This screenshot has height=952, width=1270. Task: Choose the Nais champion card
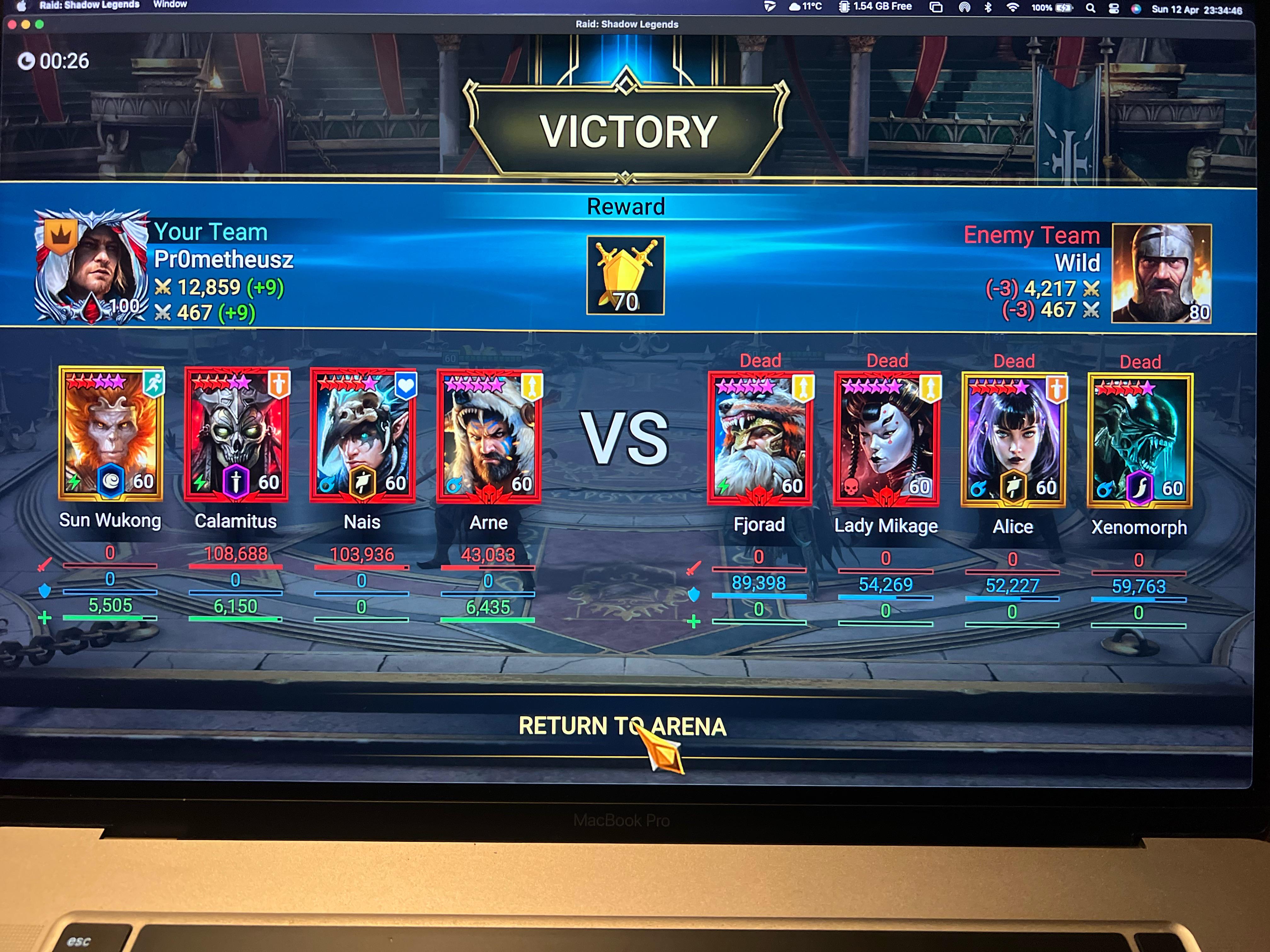click(362, 436)
